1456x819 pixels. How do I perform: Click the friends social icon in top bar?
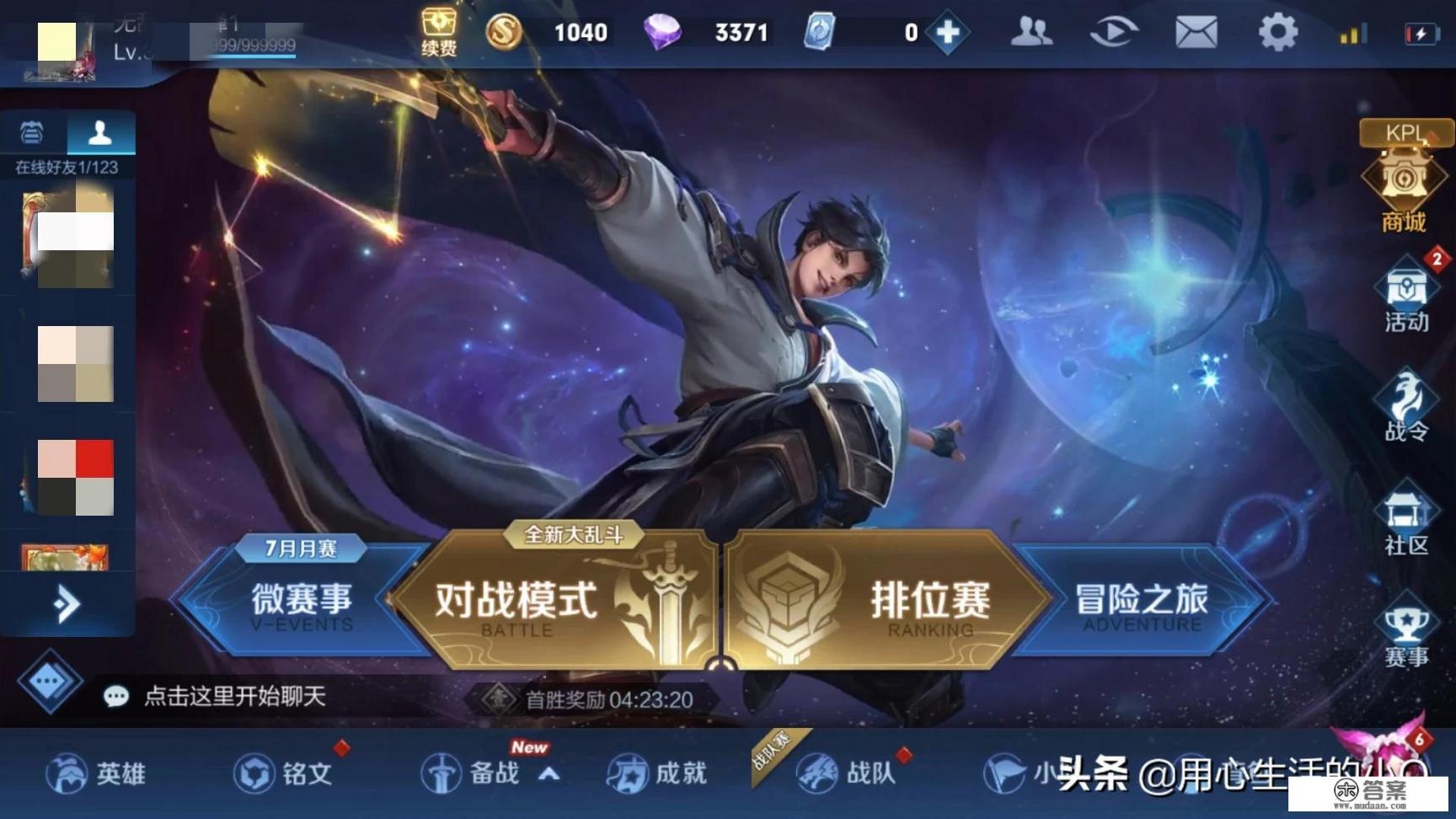[x=1032, y=32]
